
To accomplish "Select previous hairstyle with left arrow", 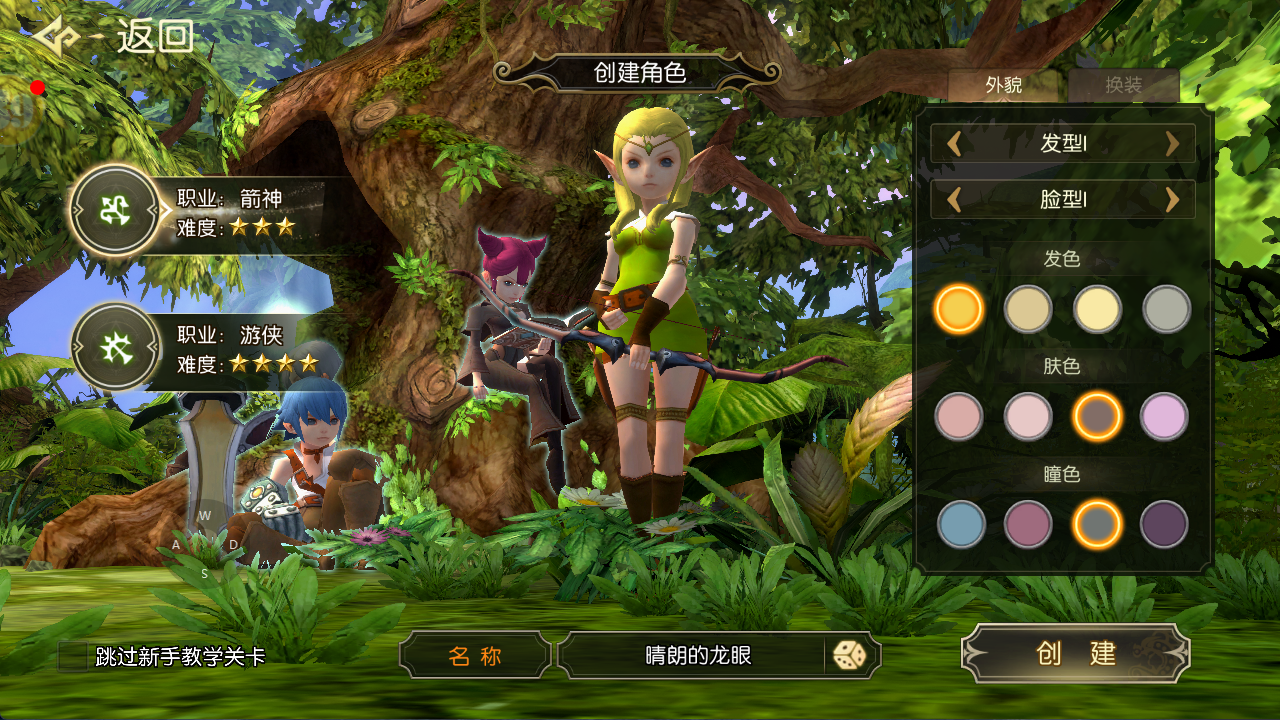I will (954, 143).
